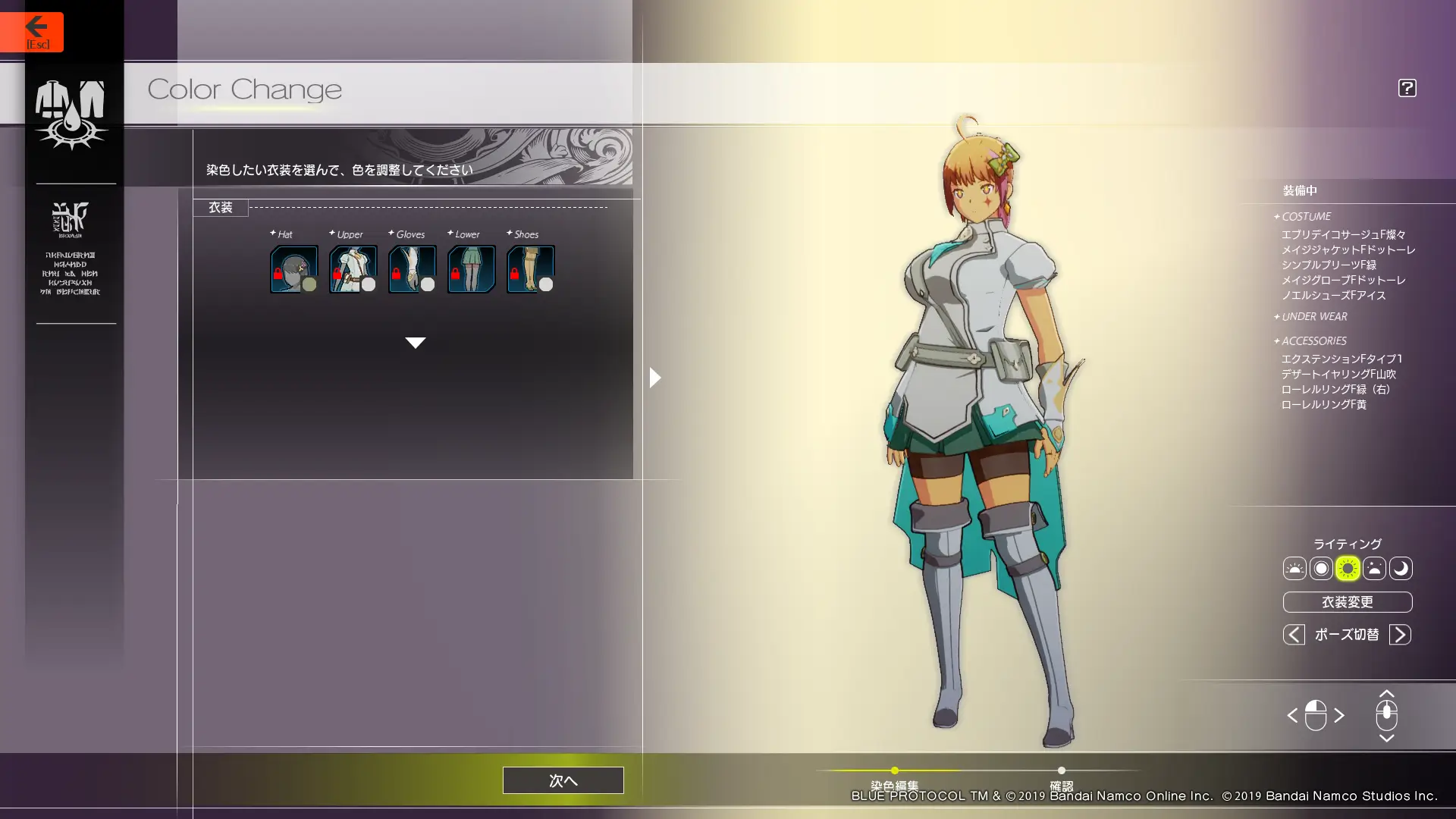Select the 染色編集 step marker
The height and width of the screenshot is (819, 1456).
click(x=894, y=770)
